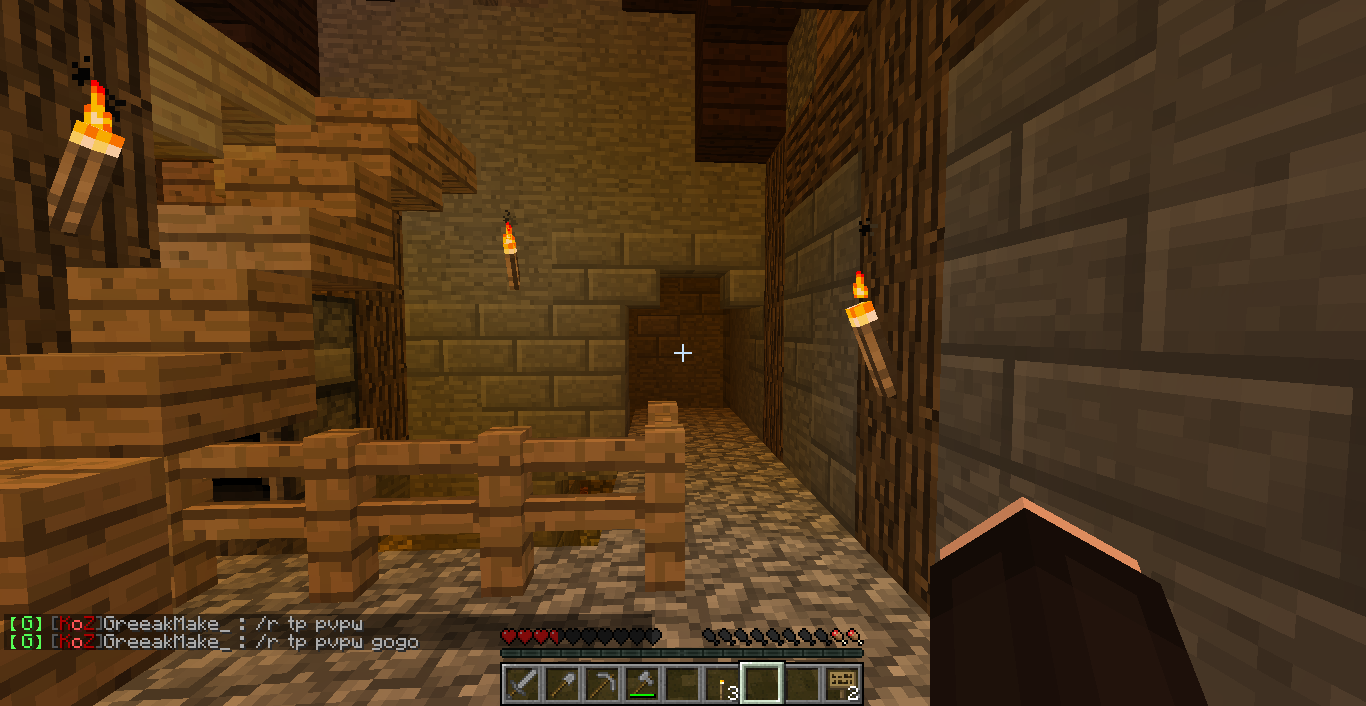Click the highlighted empty hotbar slot

[762, 684]
